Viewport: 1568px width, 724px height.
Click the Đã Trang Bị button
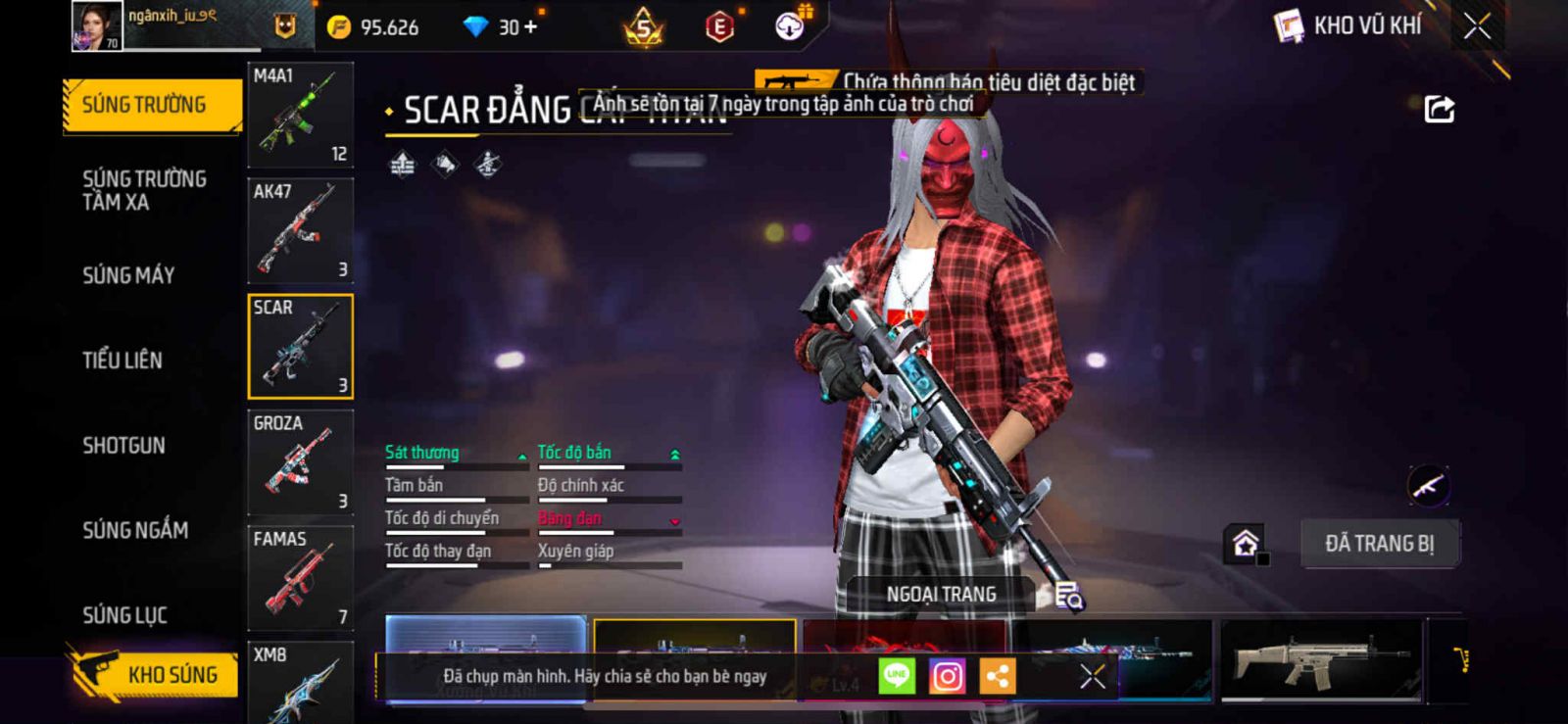pos(1379,544)
